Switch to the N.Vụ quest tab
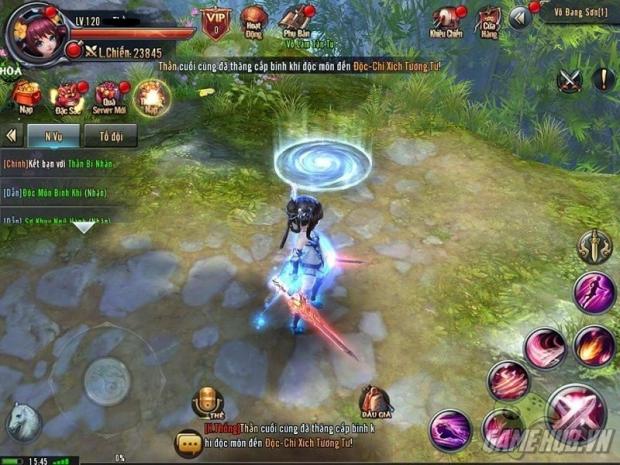This screenshot has height=465, width=620. [x=55, y=134]
